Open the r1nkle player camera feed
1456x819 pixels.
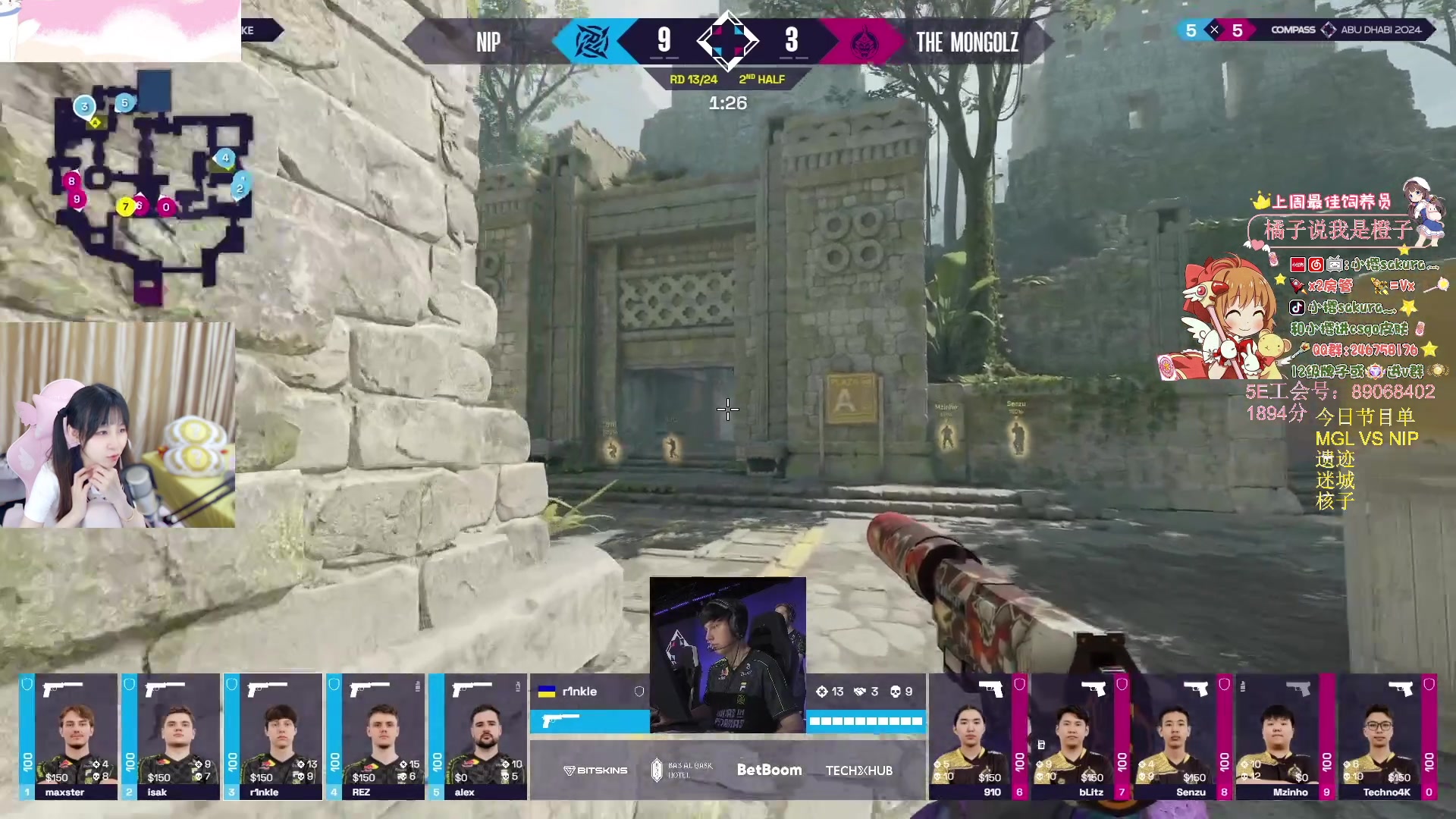(x=728, y=655)
